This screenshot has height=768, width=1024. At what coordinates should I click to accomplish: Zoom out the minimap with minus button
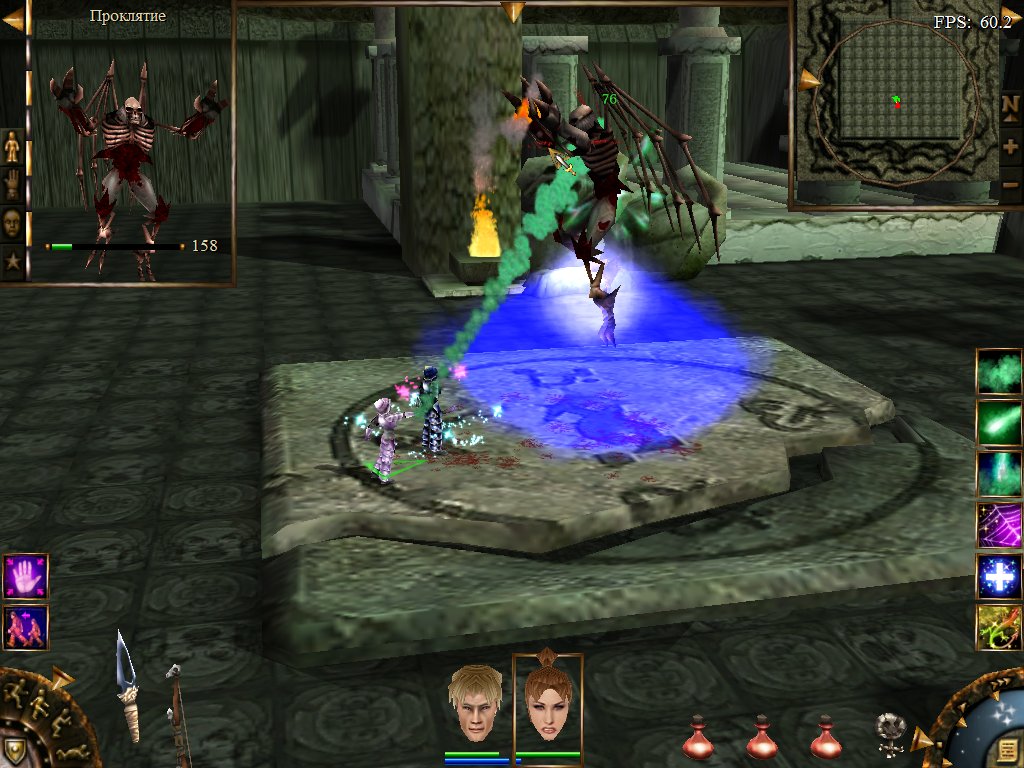1010,185
